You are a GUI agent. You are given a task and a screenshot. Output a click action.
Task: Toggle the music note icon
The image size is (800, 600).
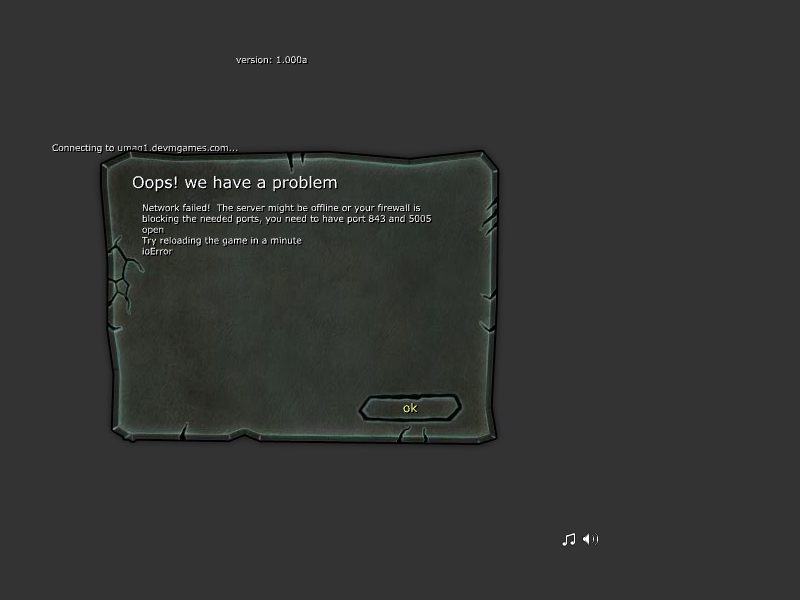click(569, 540)
